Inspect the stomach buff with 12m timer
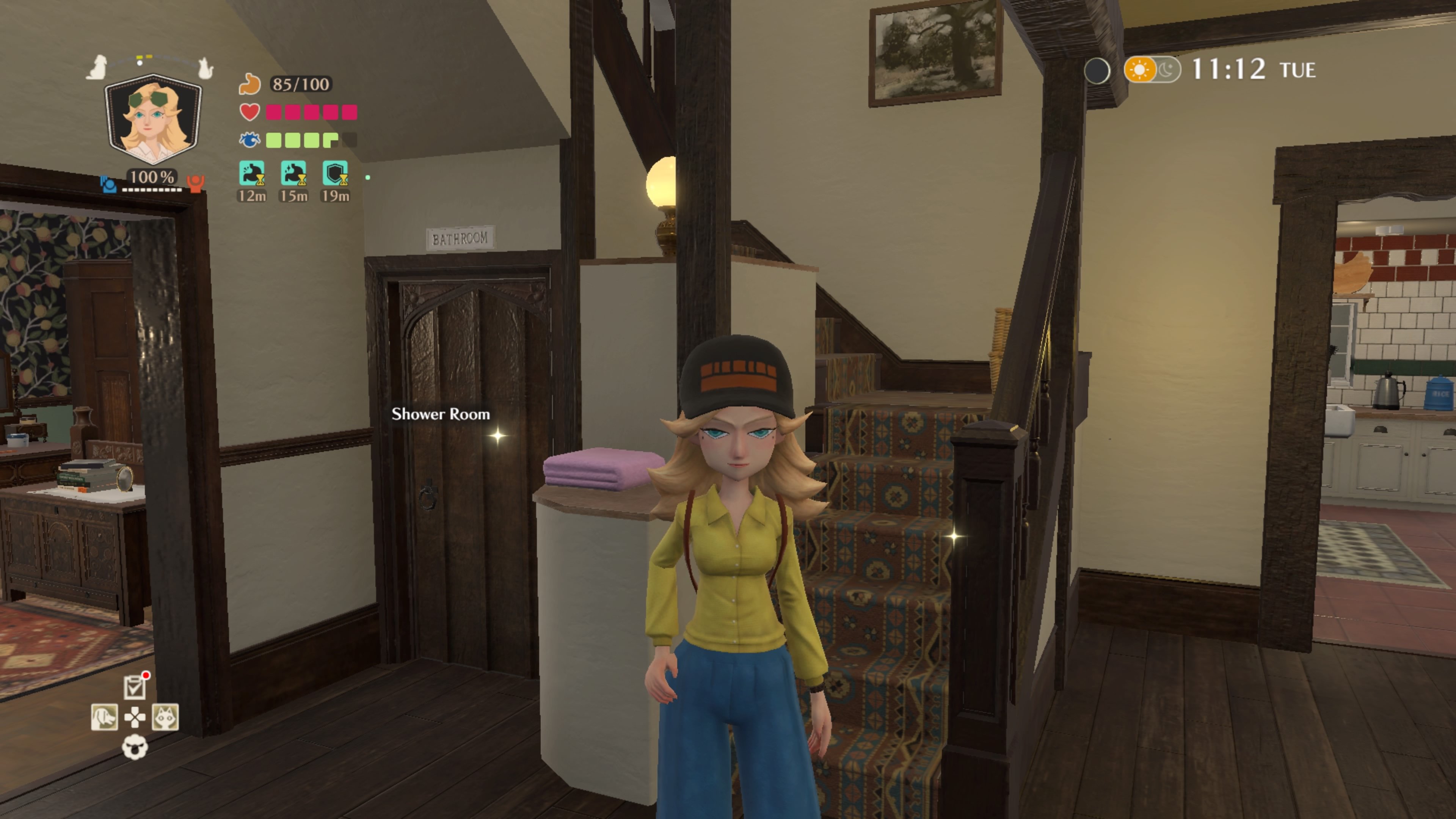This screenshot has height=819, width=1456. click(x=251, y=174)
